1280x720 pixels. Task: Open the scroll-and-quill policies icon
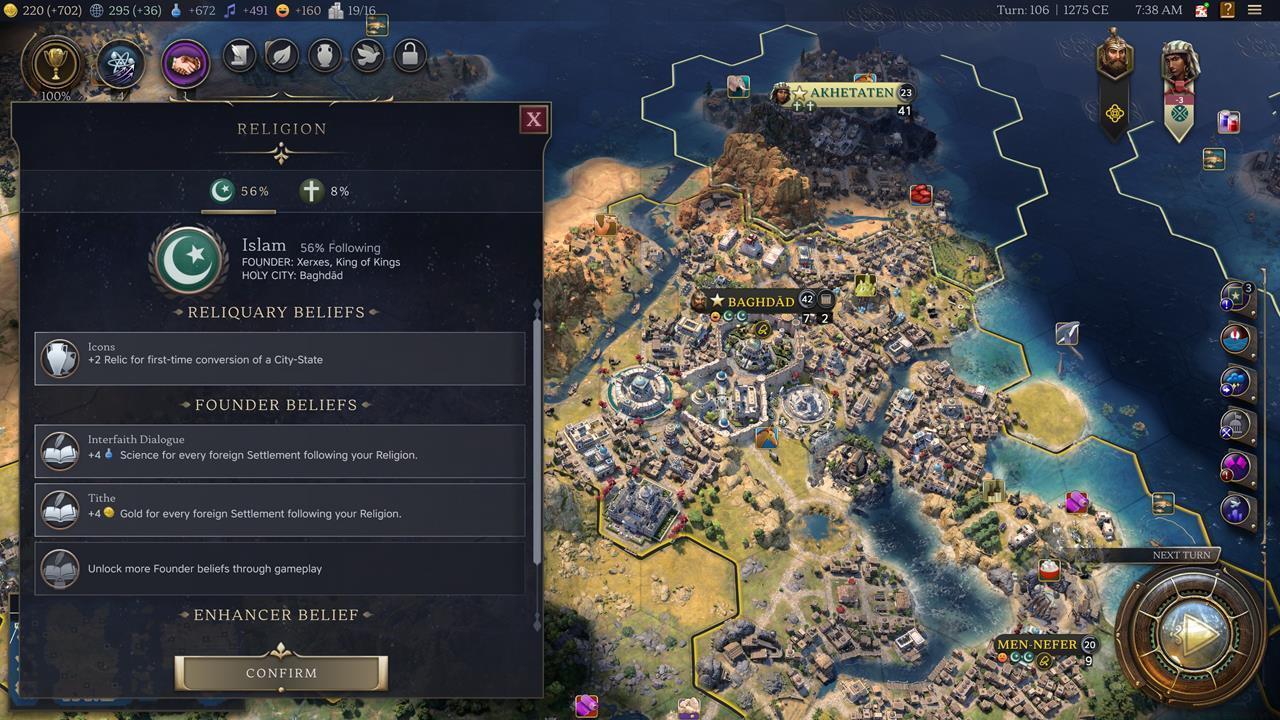coord(240,56)
